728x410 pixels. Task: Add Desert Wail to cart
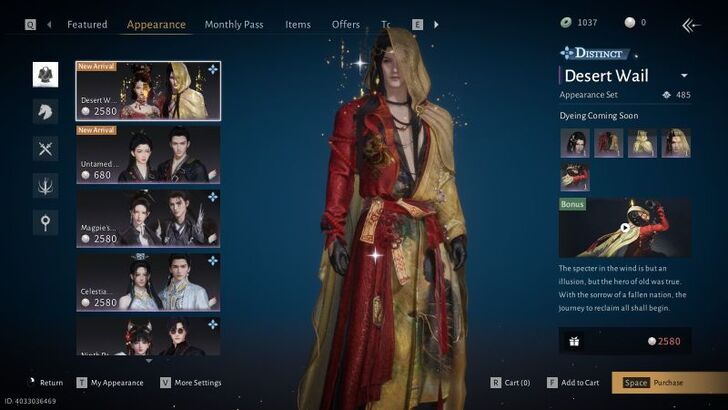[x=573, y=383]
